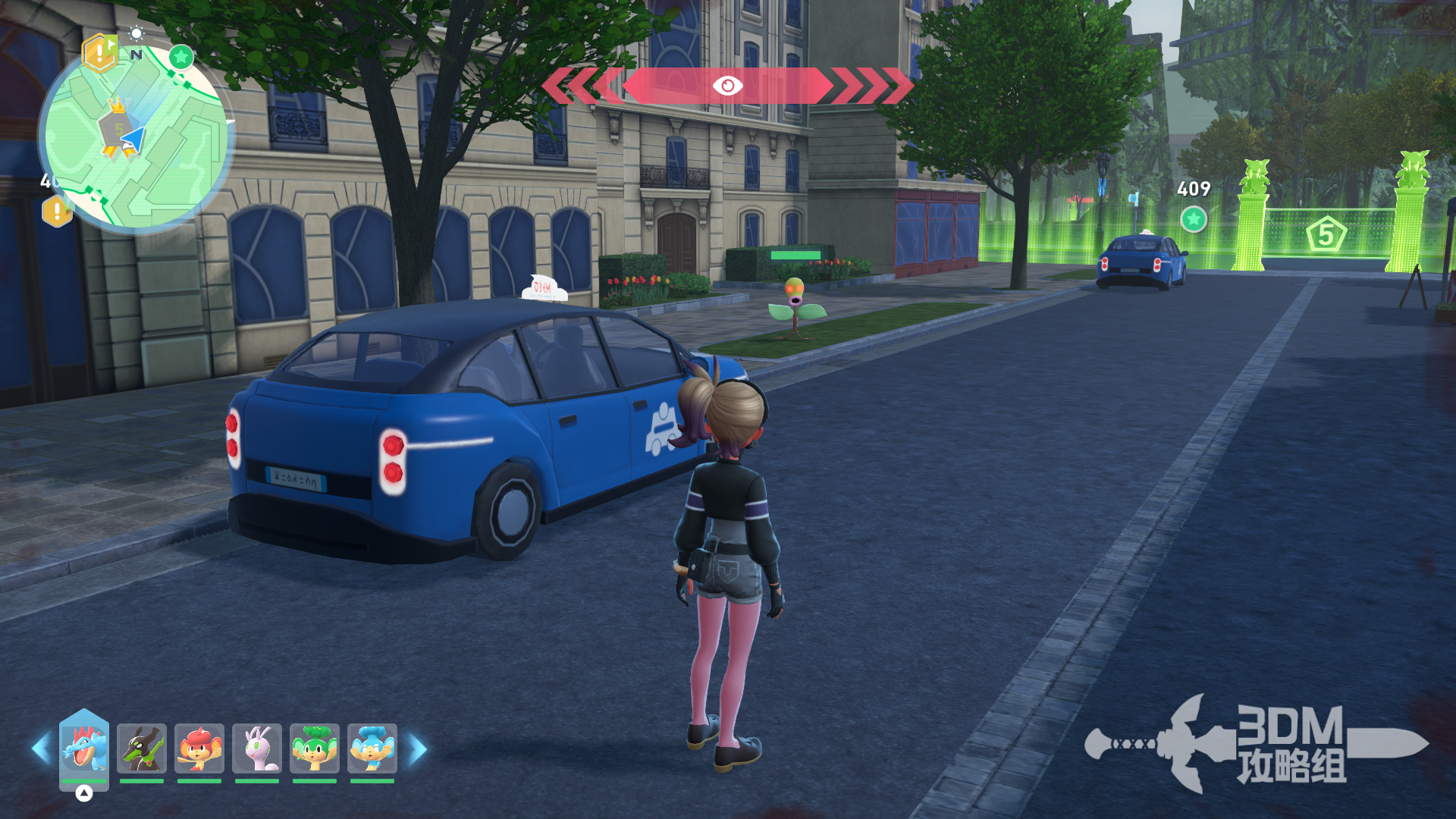Screen dimensions: 1456x819
Task: Click the party bar's right arrow
Action: point(418,749)
